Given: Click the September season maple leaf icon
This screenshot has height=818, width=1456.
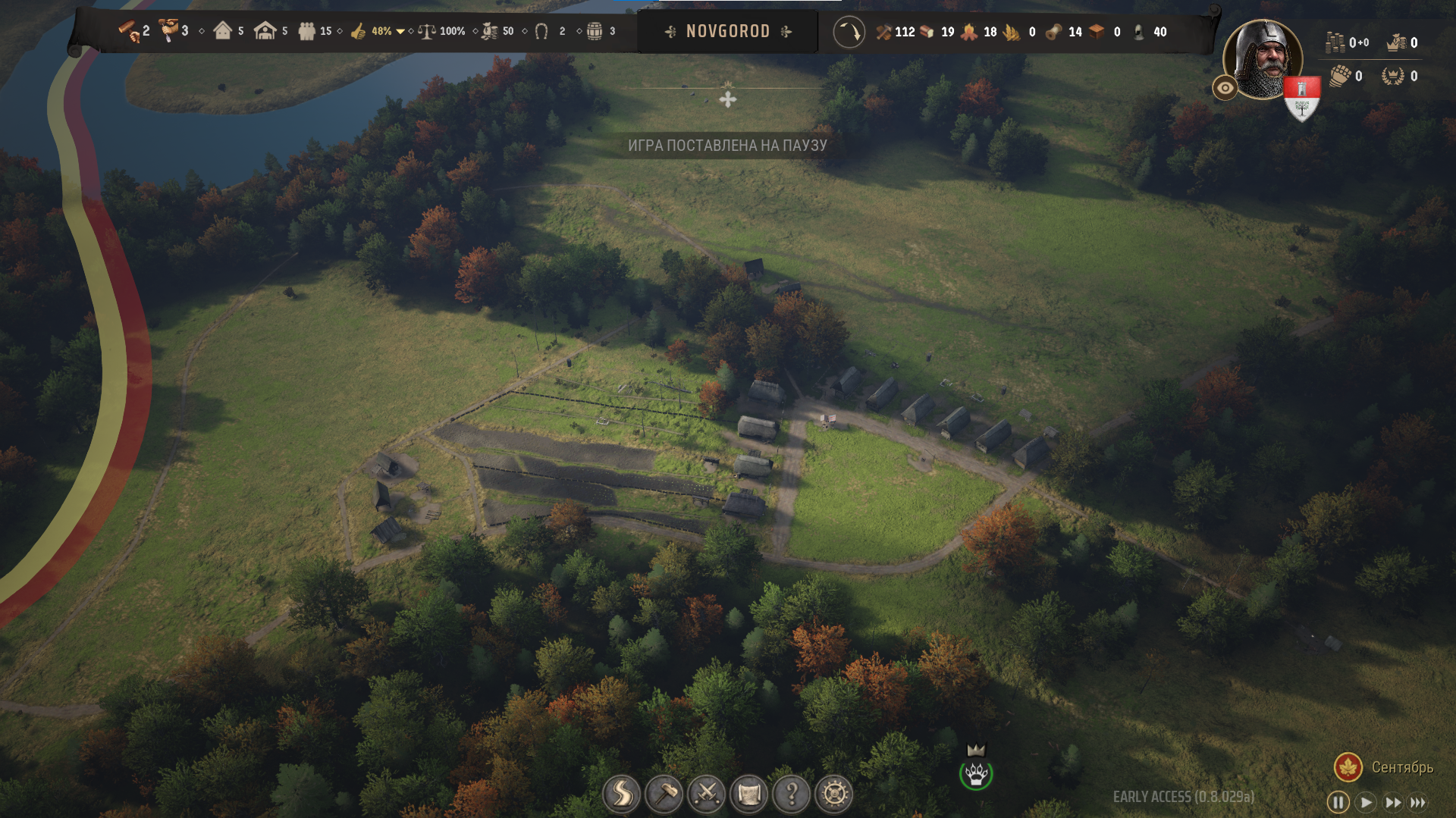Looking at the screenshot, I should tap(1348, 767).
